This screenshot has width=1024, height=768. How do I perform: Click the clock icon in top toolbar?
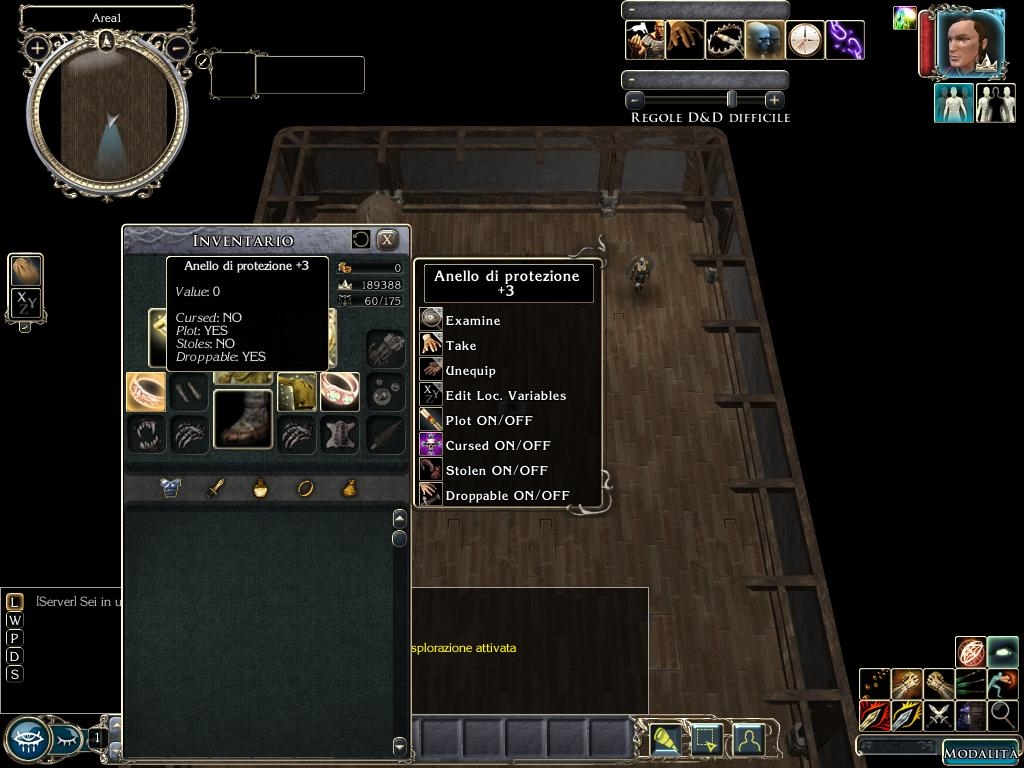coord(805,40)
